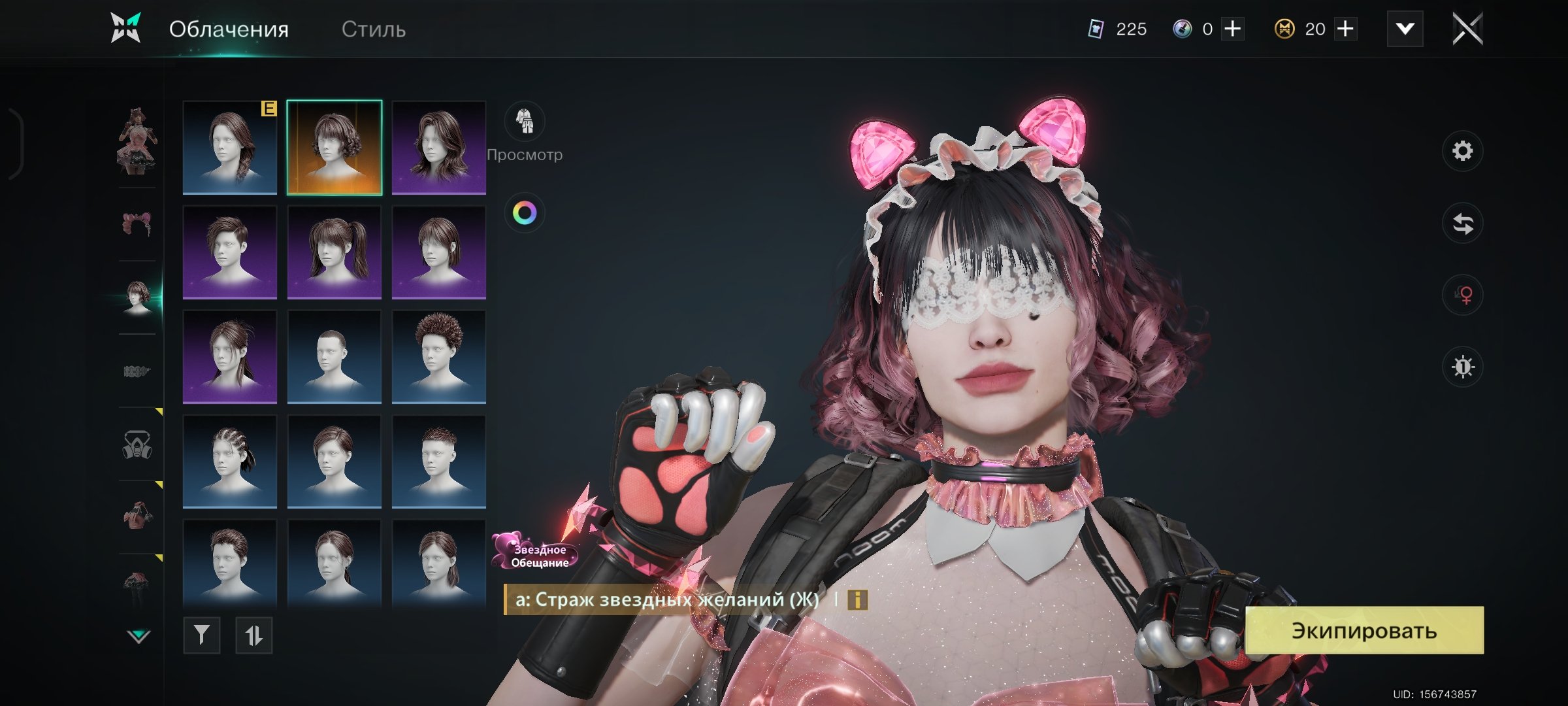Open the hairstyle filter funnel
The image size is (1568, 706).
pyautogui.click(x=202, y=635)
